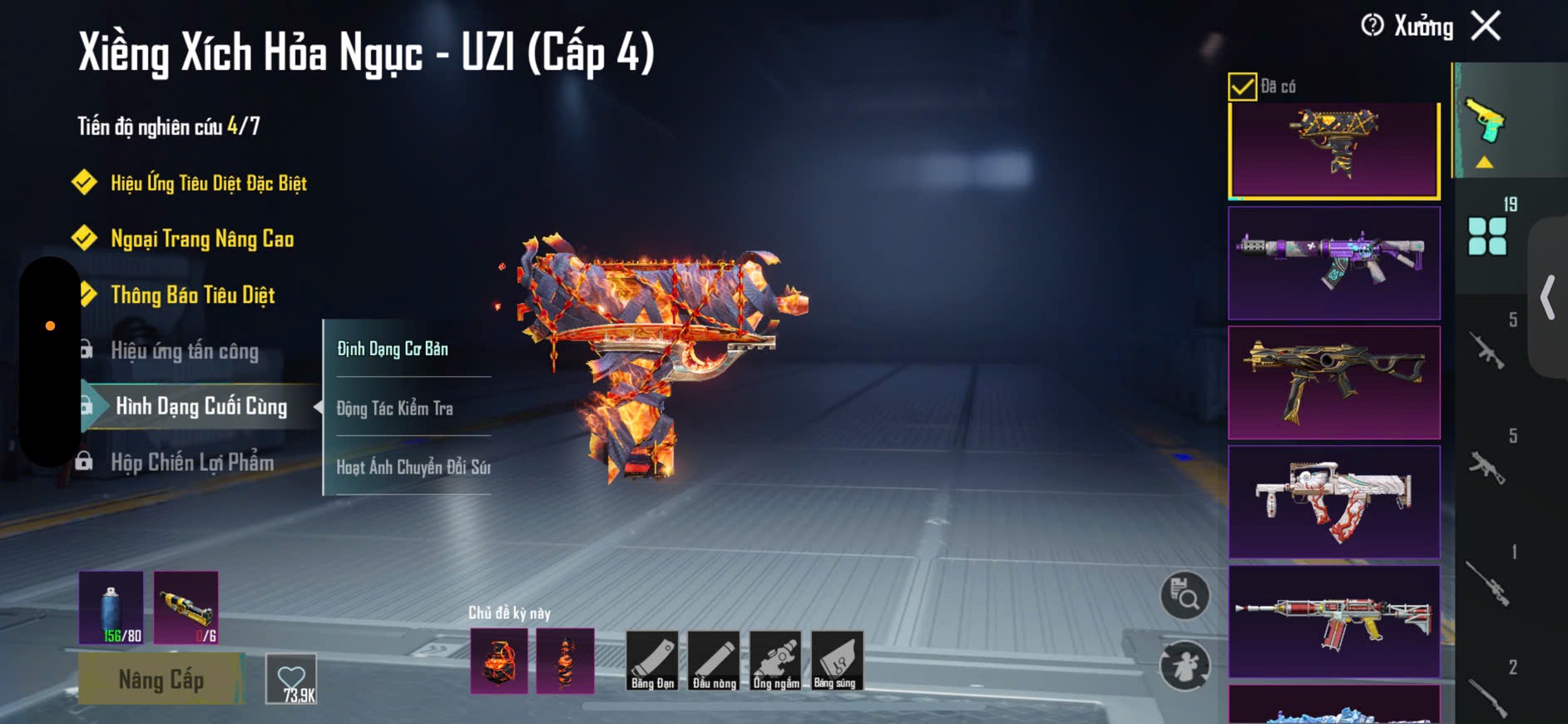This screenshot has width=1568, height=724.
Task: Like the skin with the heart button
Action: [x=291, y=678]
